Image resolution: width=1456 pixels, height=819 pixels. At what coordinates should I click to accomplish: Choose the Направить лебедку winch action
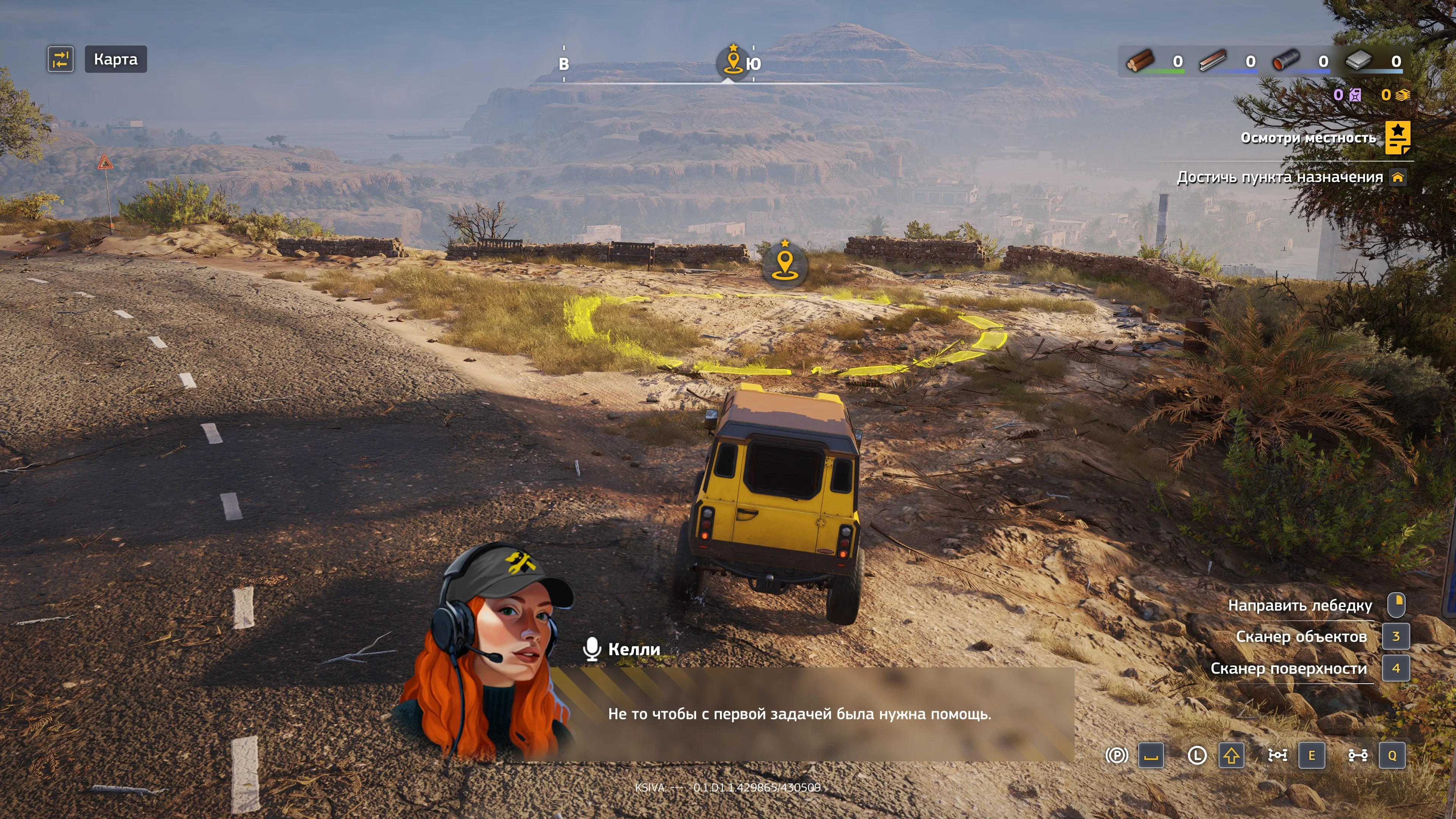tap(1300, 606)
